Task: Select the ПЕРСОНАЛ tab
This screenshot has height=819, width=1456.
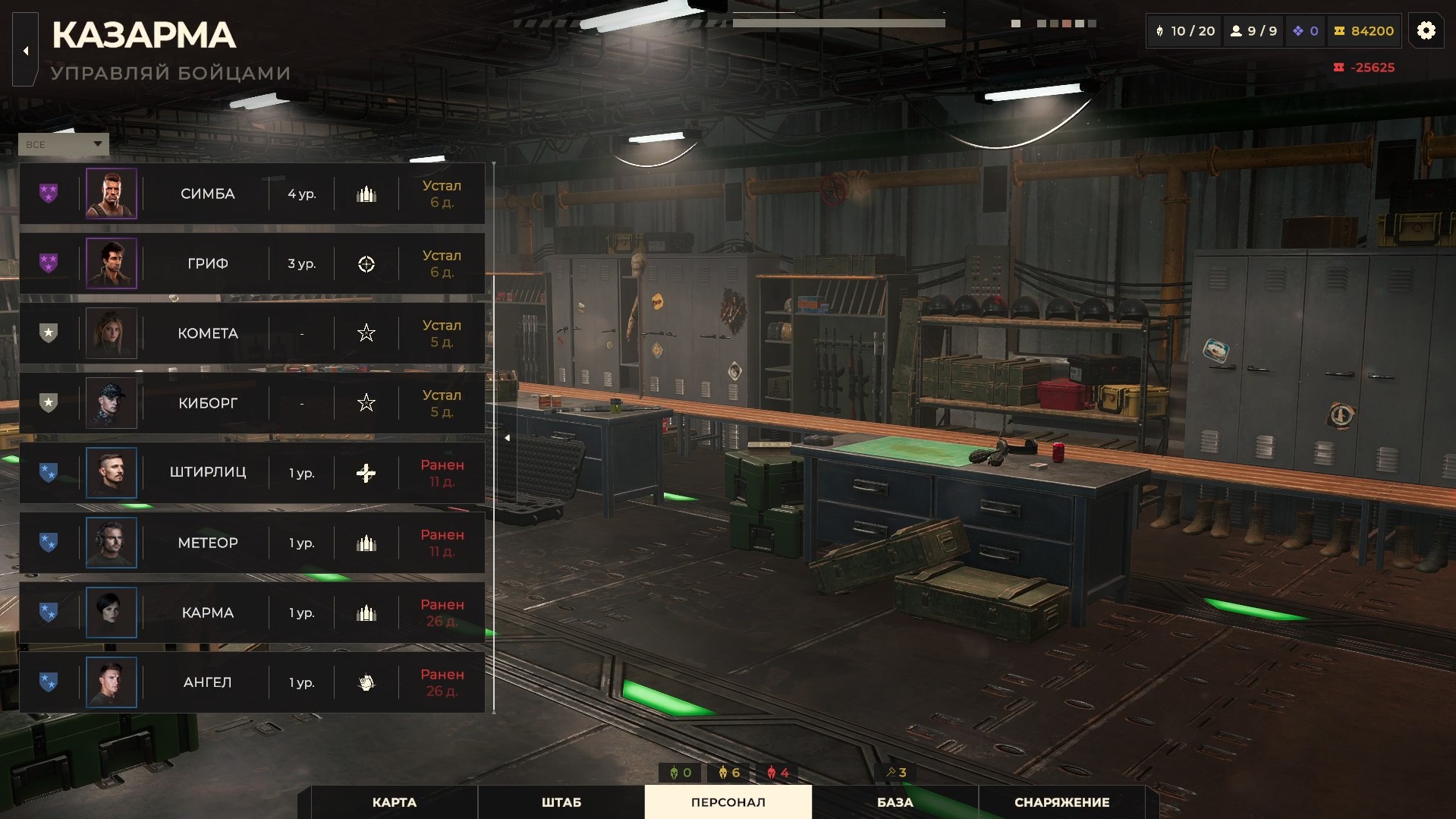Action: point(728,802)
